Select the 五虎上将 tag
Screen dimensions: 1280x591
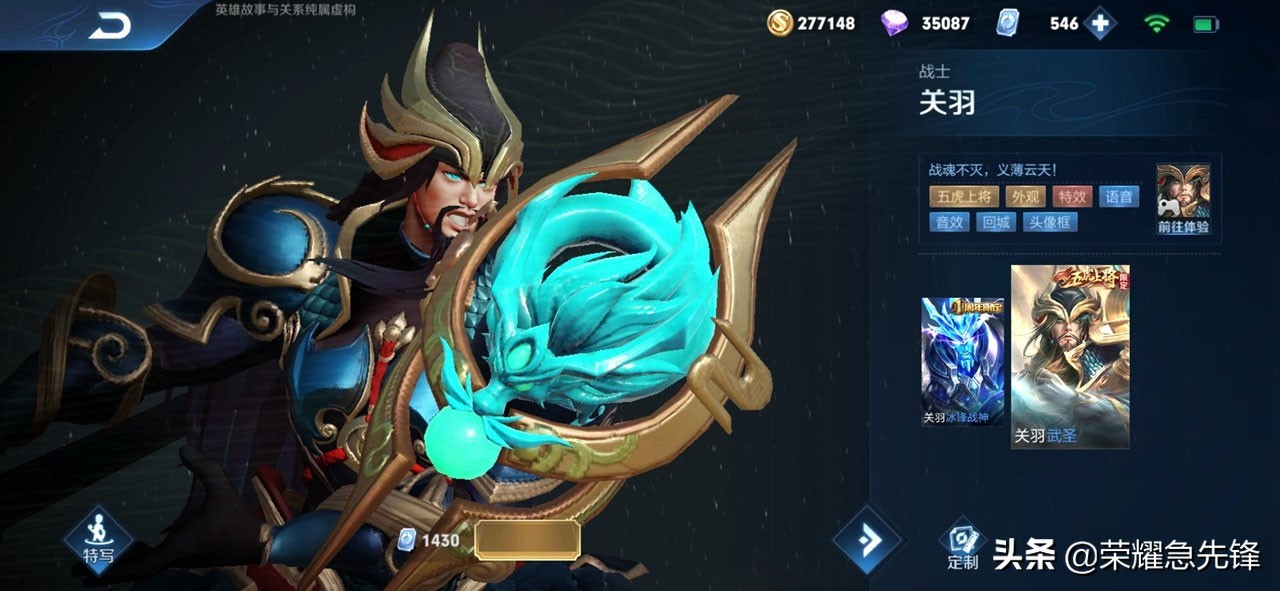(962, 197)
